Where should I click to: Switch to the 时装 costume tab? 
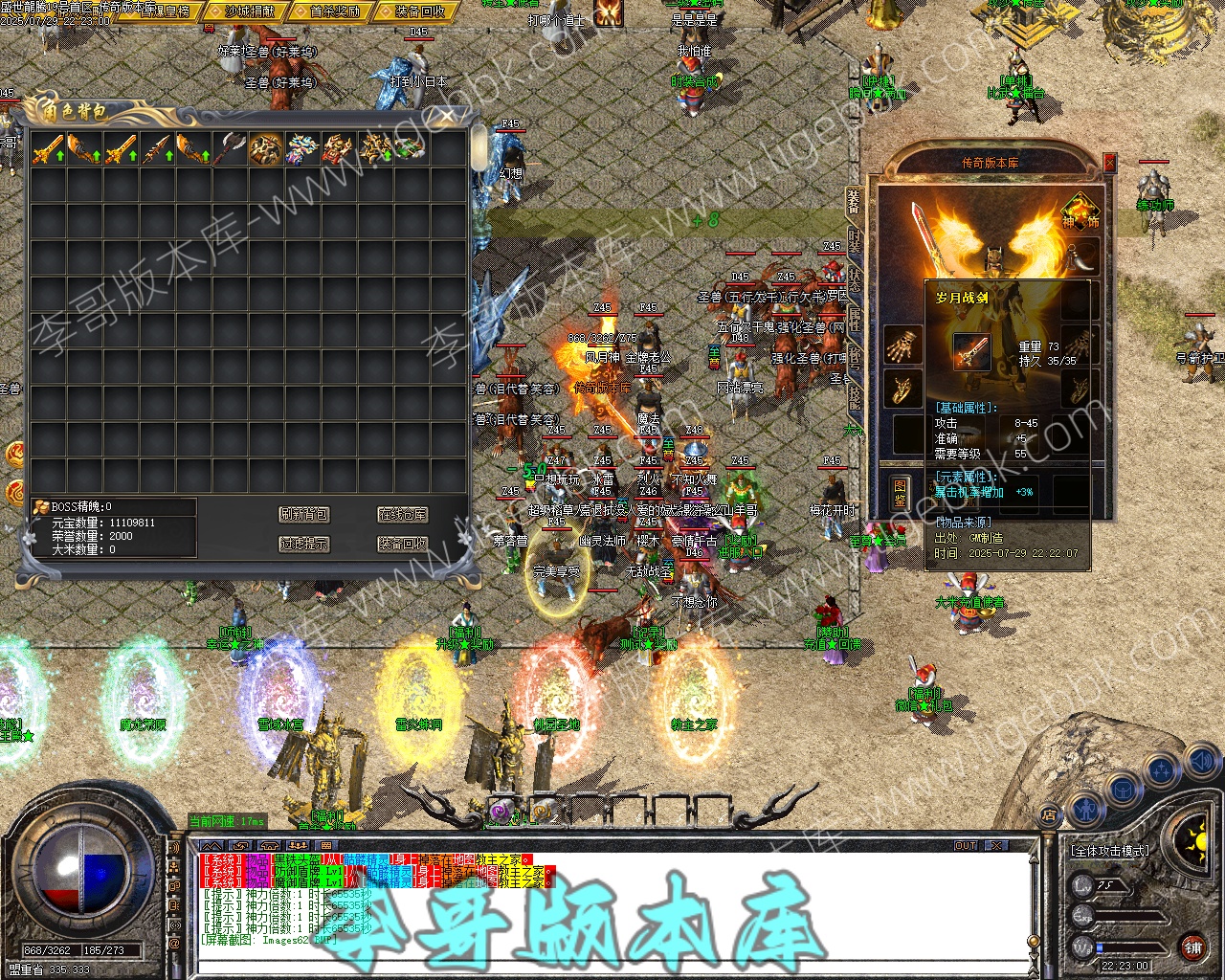[854, 243]
